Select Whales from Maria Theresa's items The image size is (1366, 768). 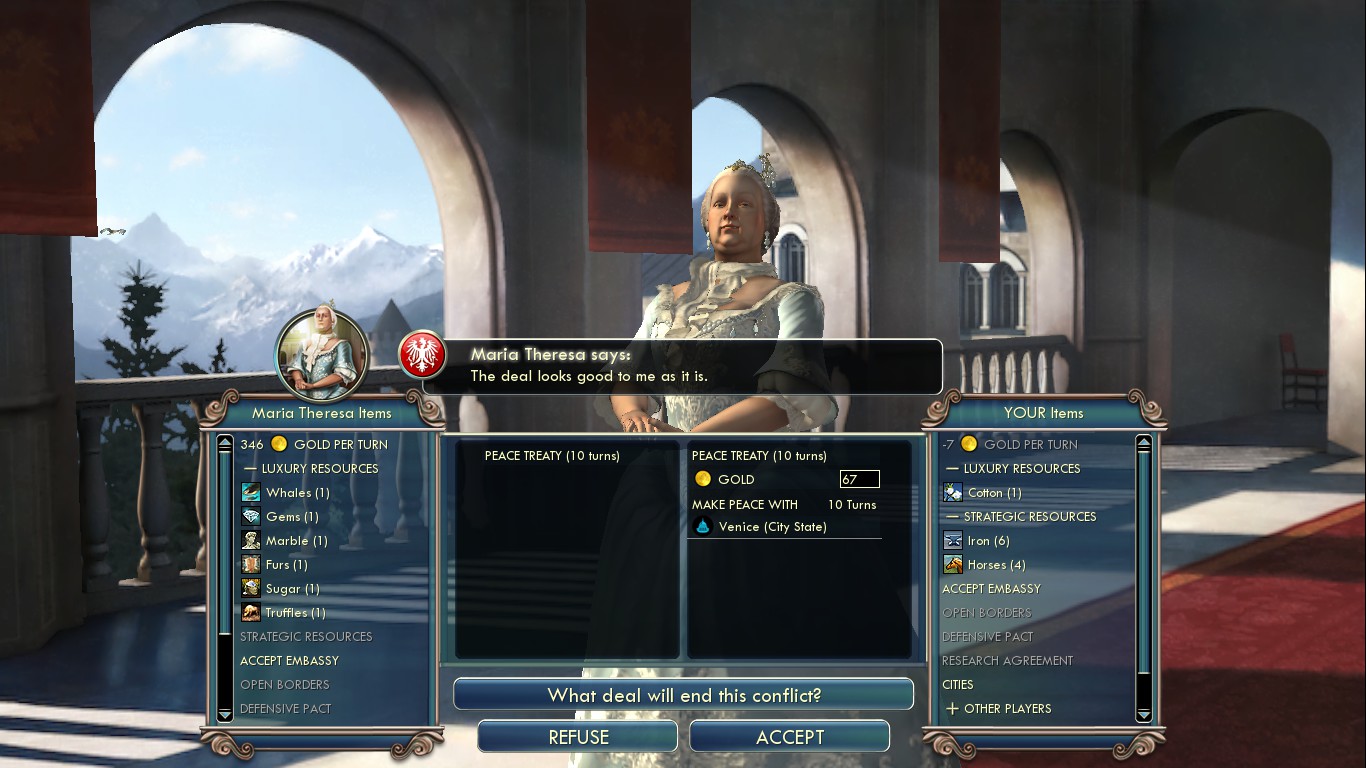(297, 492)
